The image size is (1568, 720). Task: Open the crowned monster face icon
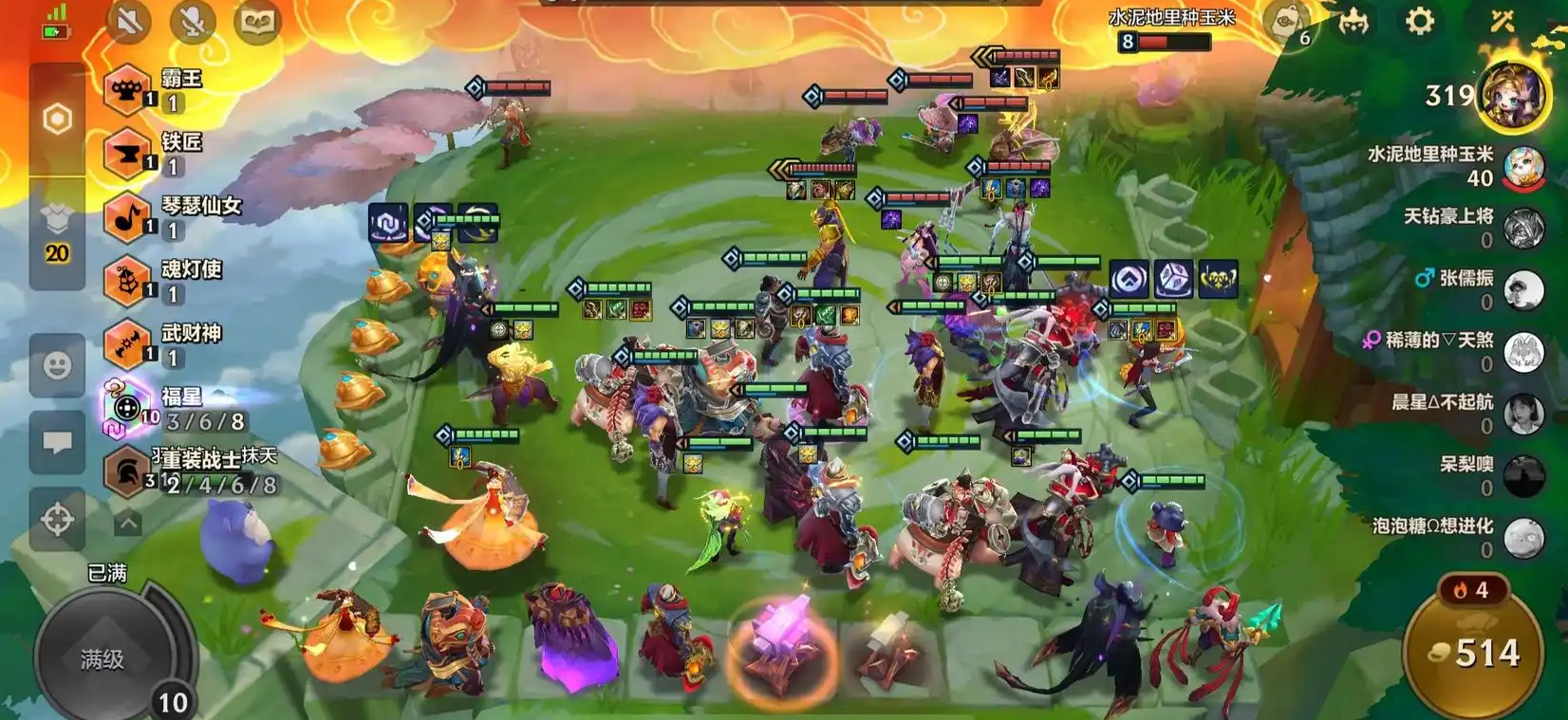point(1353,21)
